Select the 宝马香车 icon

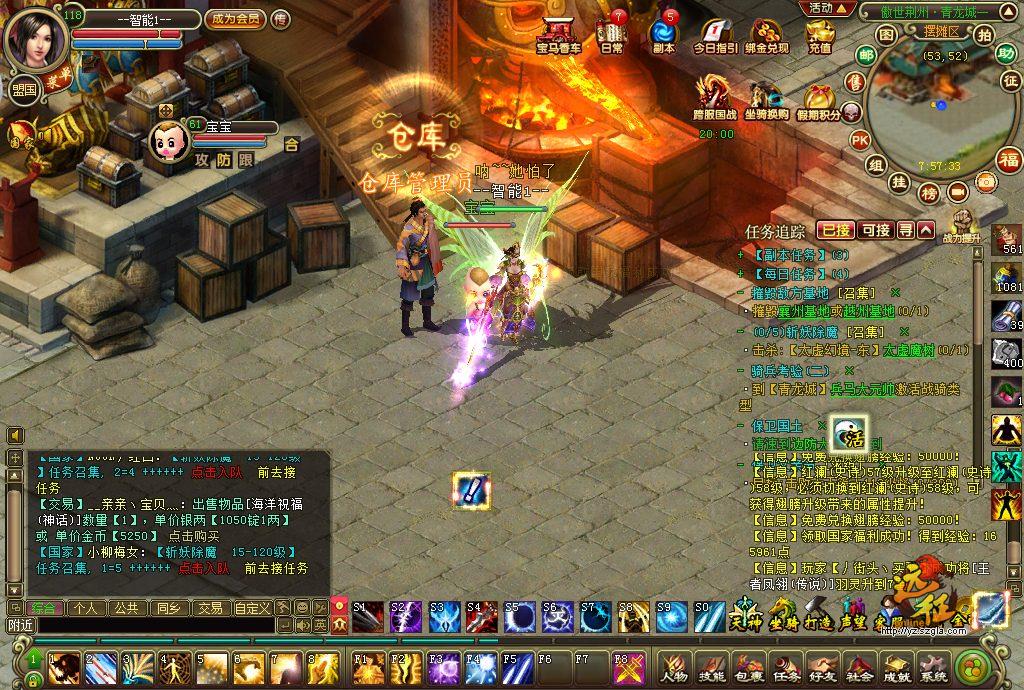(x=558, y=35)
